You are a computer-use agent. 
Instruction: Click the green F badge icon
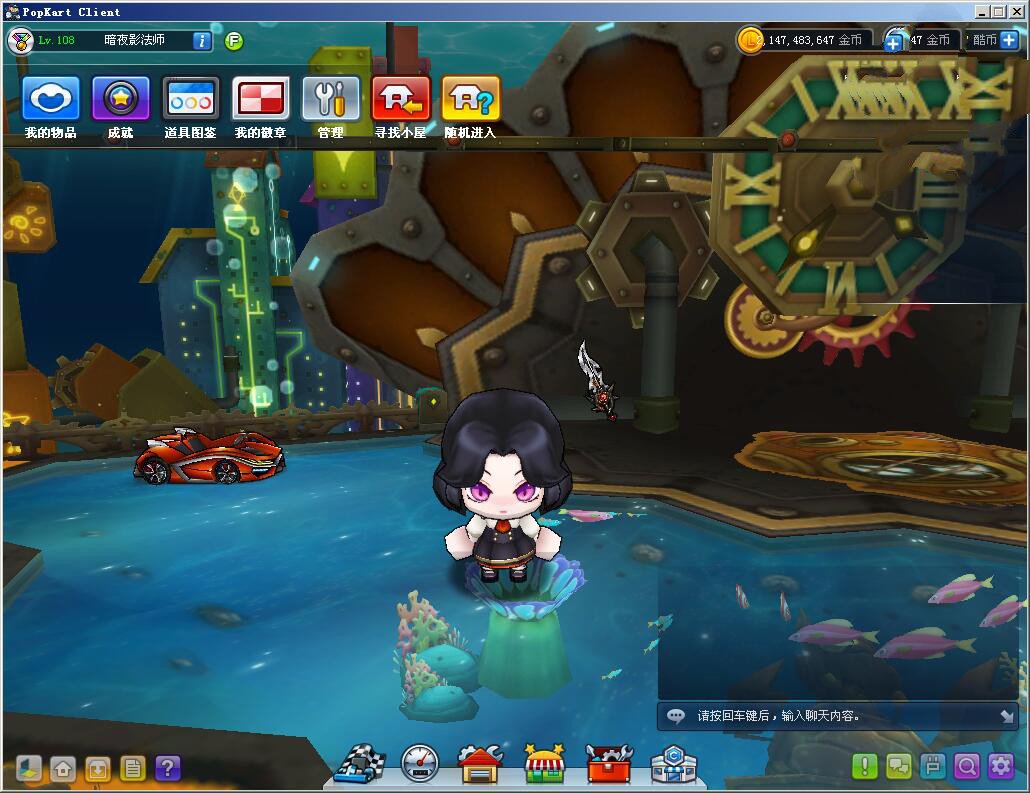tap(234, 41)
